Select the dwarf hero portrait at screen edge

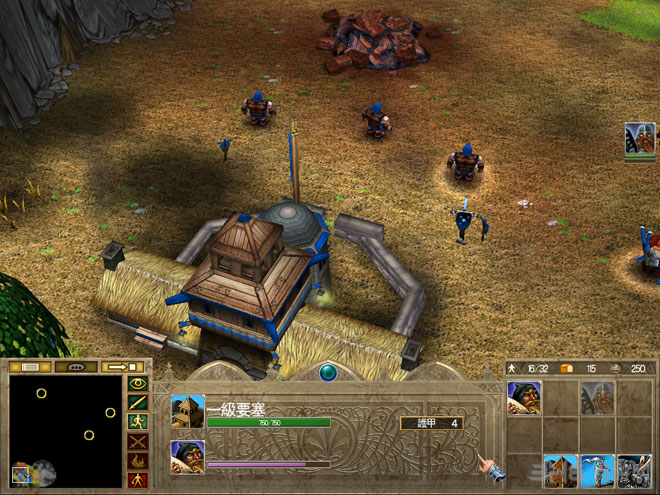[x=640, y=139]
